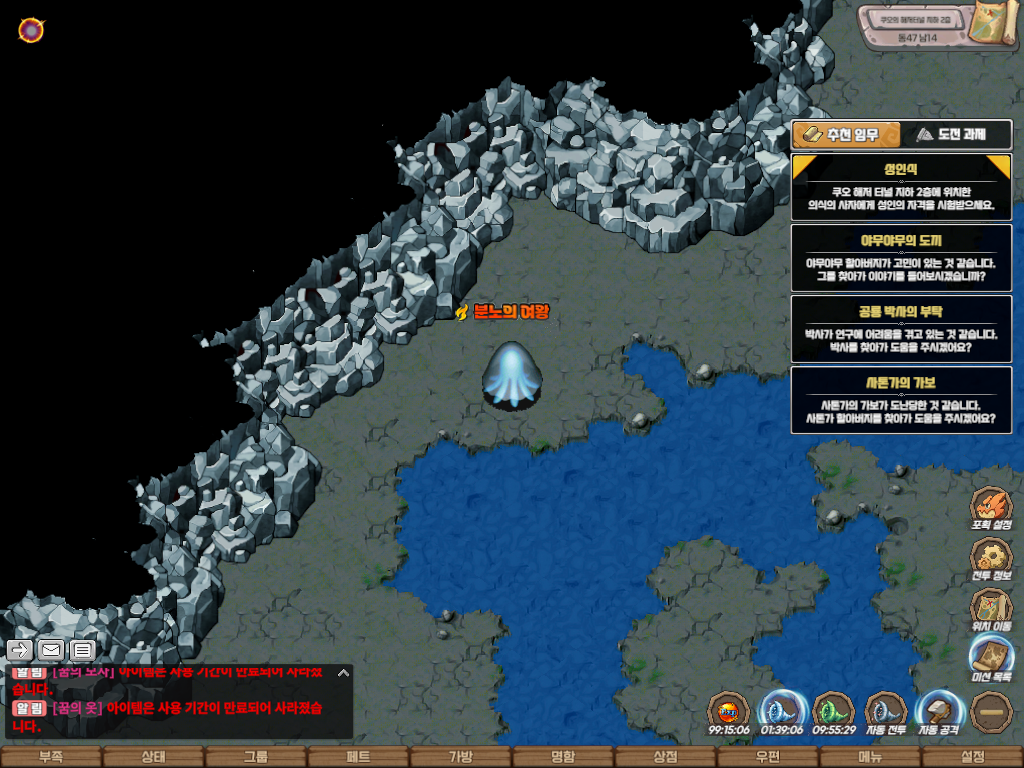
Task: Click the envelope icon above chat
Action: [x=50, y=650]
